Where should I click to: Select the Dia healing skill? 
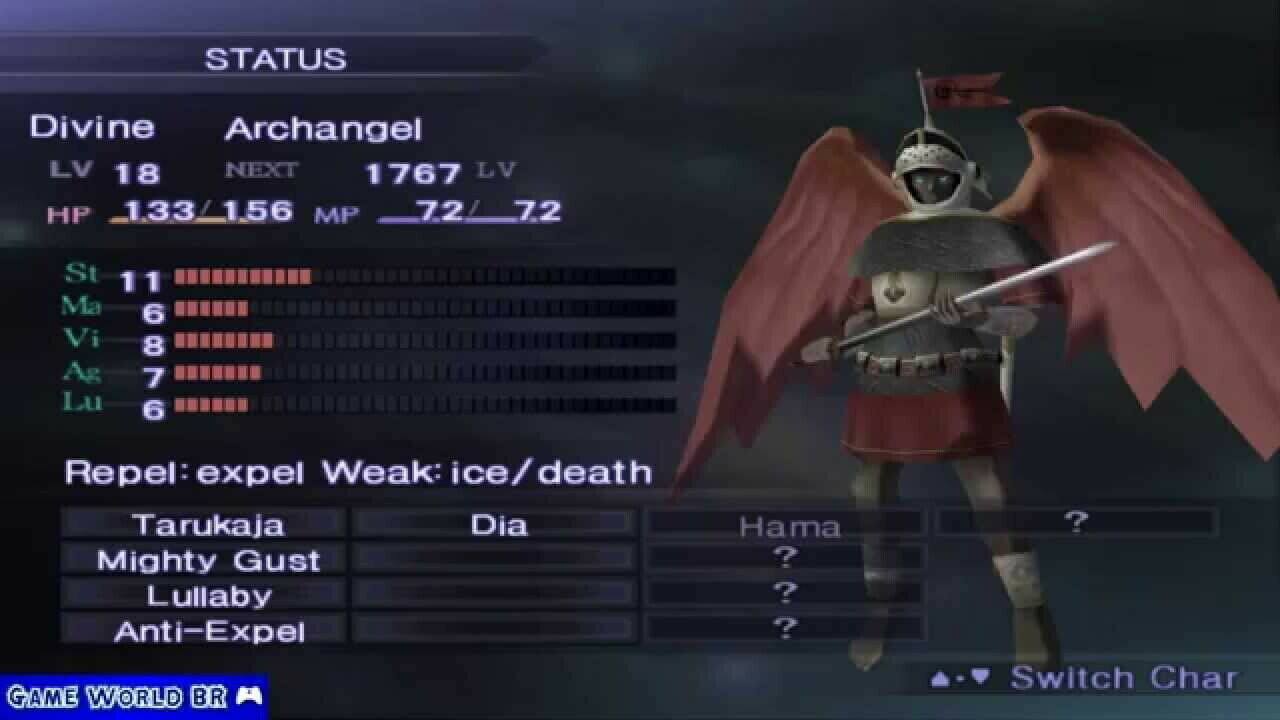495,523
